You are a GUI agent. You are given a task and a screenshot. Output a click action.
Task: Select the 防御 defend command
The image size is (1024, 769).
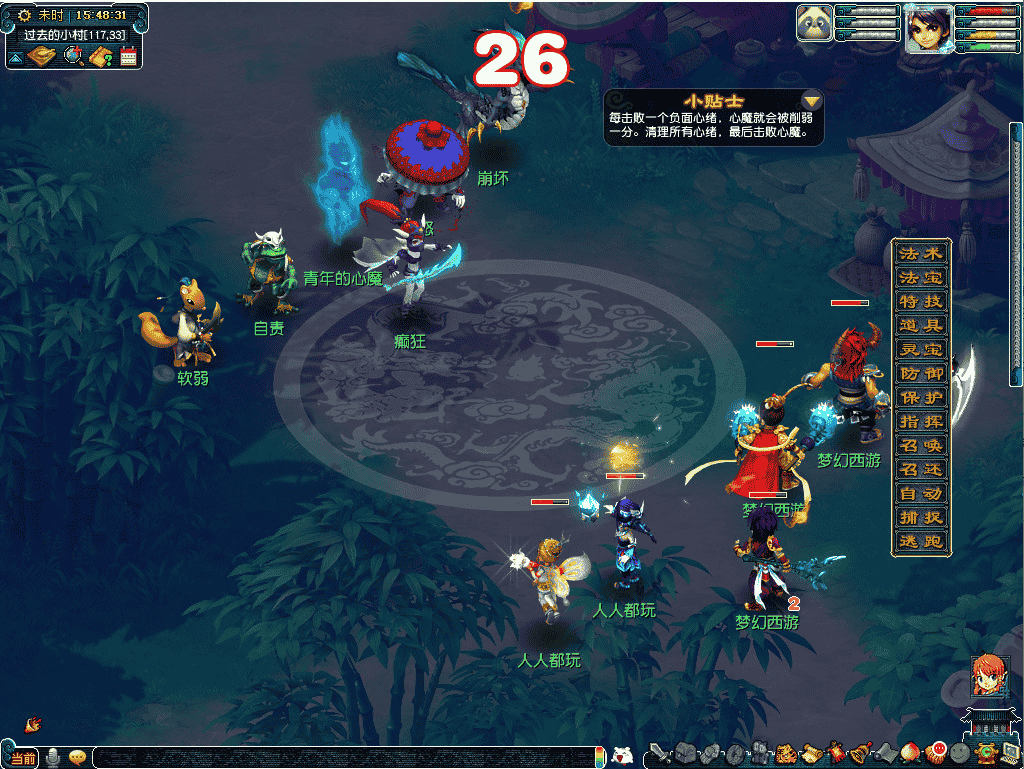click(x=920, y=374)
